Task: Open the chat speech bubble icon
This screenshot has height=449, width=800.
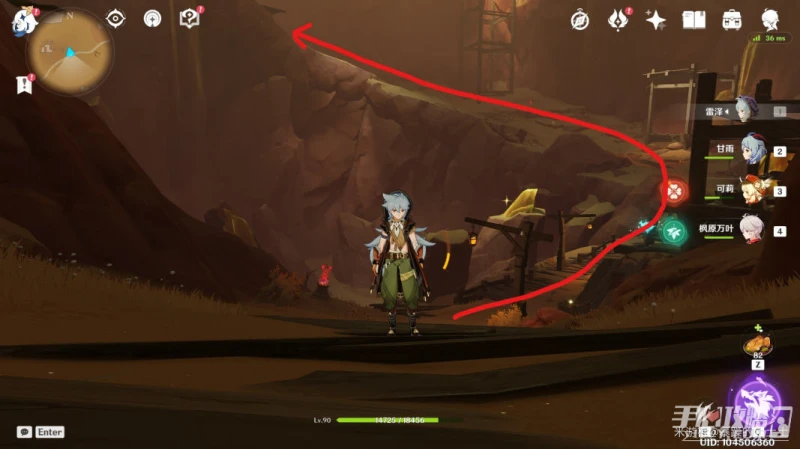Action: coord(24,432)
